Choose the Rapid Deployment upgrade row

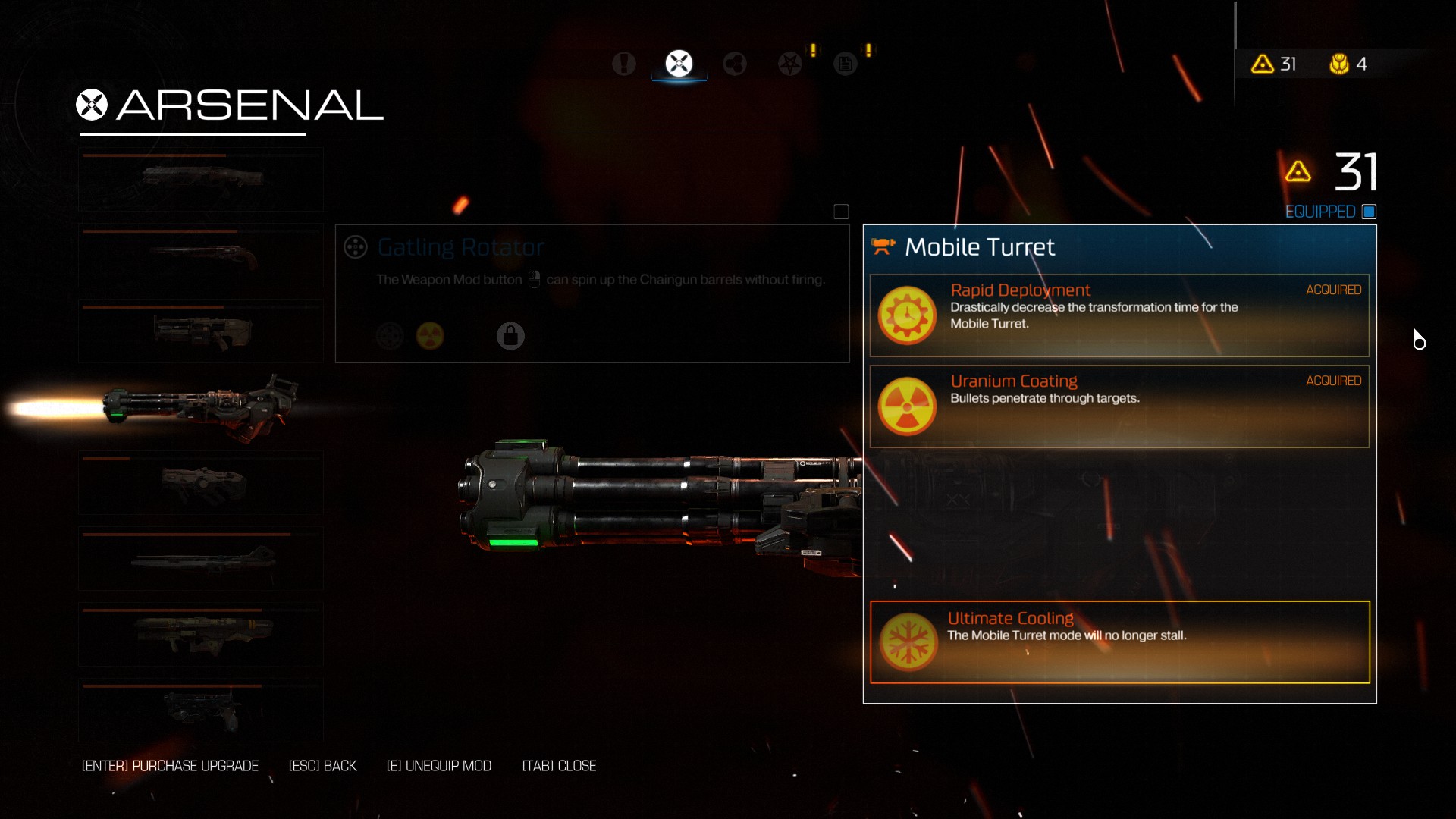pyautogui.click(x=1119, y=315)
